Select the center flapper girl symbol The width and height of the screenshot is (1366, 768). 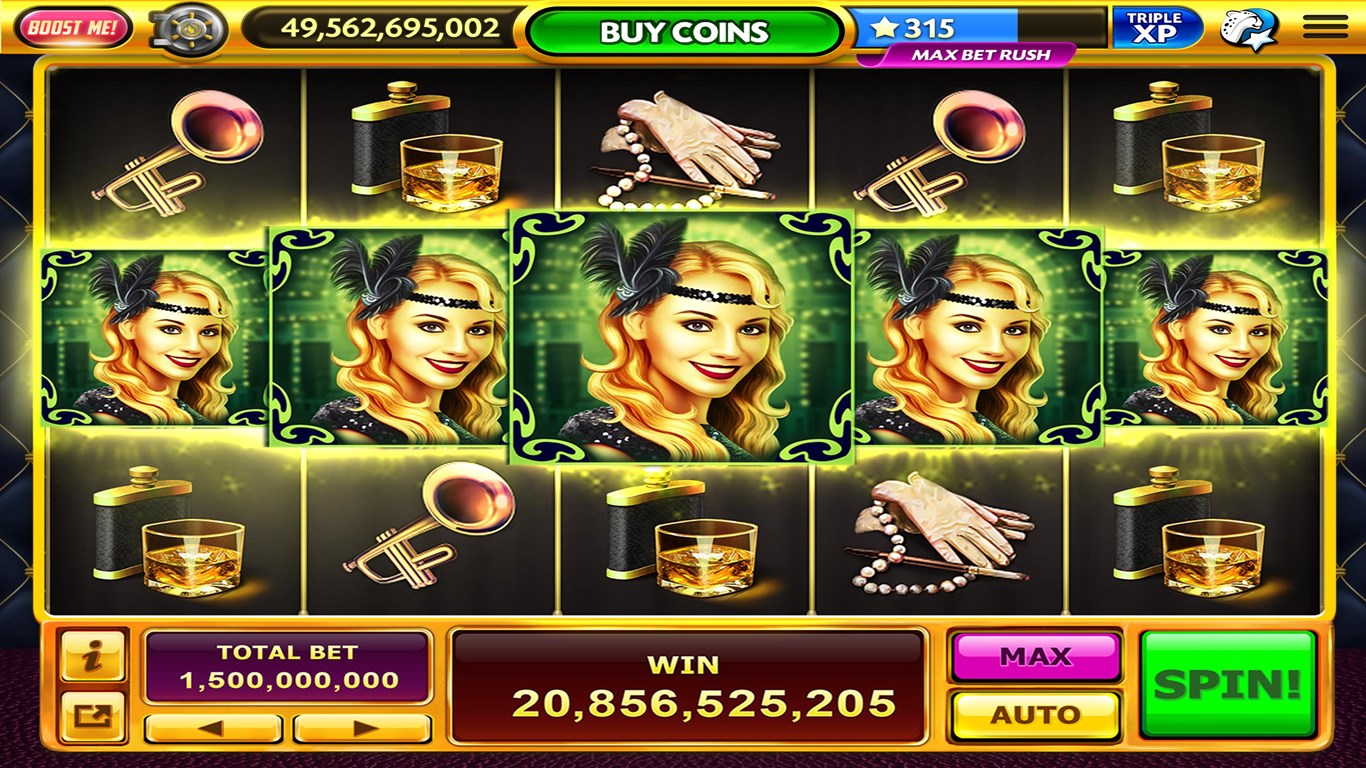[682, 333]
